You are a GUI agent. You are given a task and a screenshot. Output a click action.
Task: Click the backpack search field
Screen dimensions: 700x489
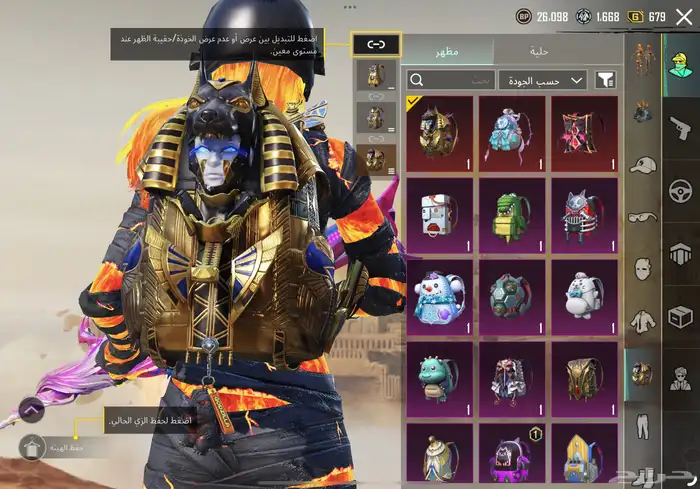tap(451, 80)
